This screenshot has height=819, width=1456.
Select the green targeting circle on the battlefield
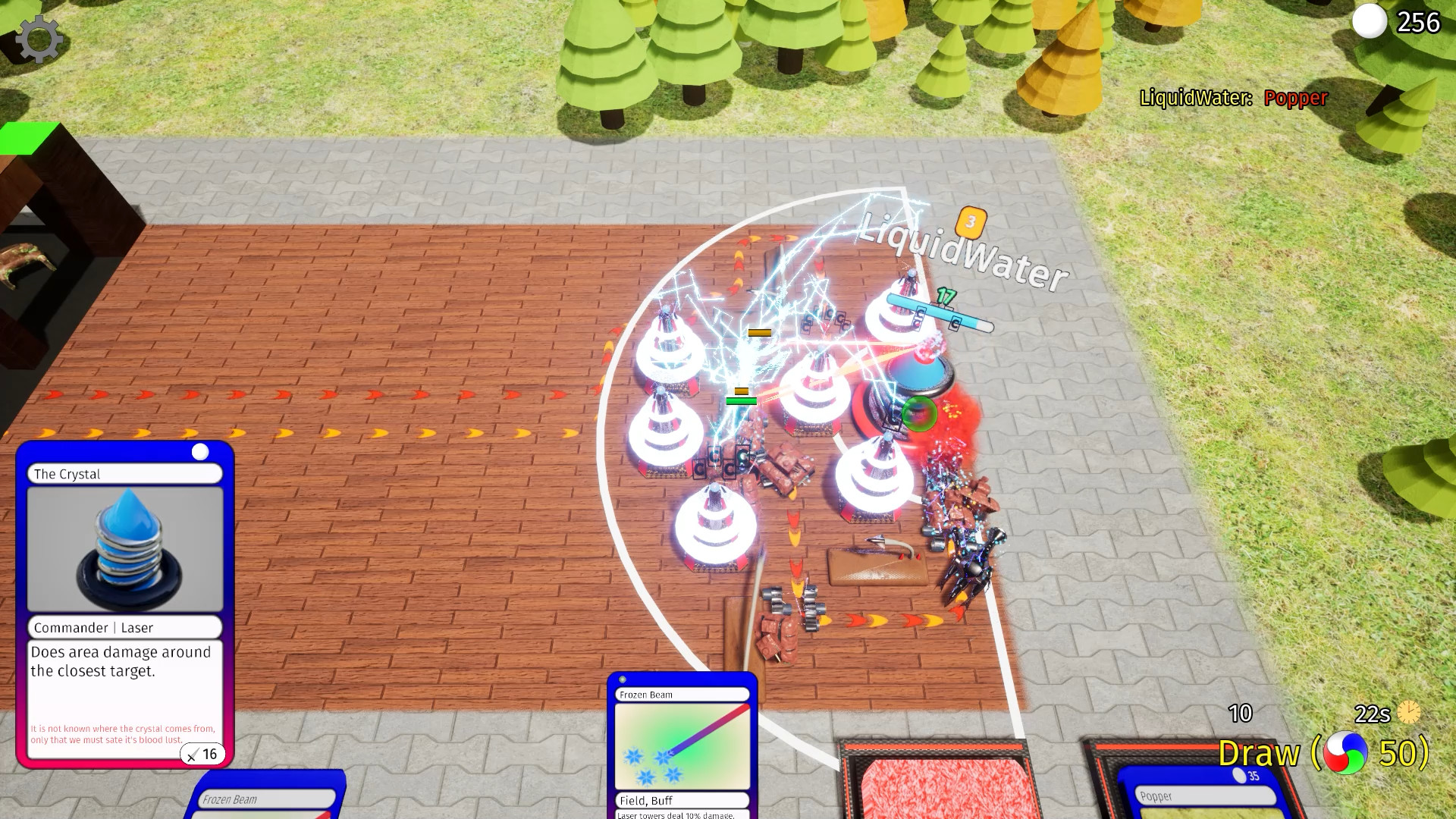920,414
